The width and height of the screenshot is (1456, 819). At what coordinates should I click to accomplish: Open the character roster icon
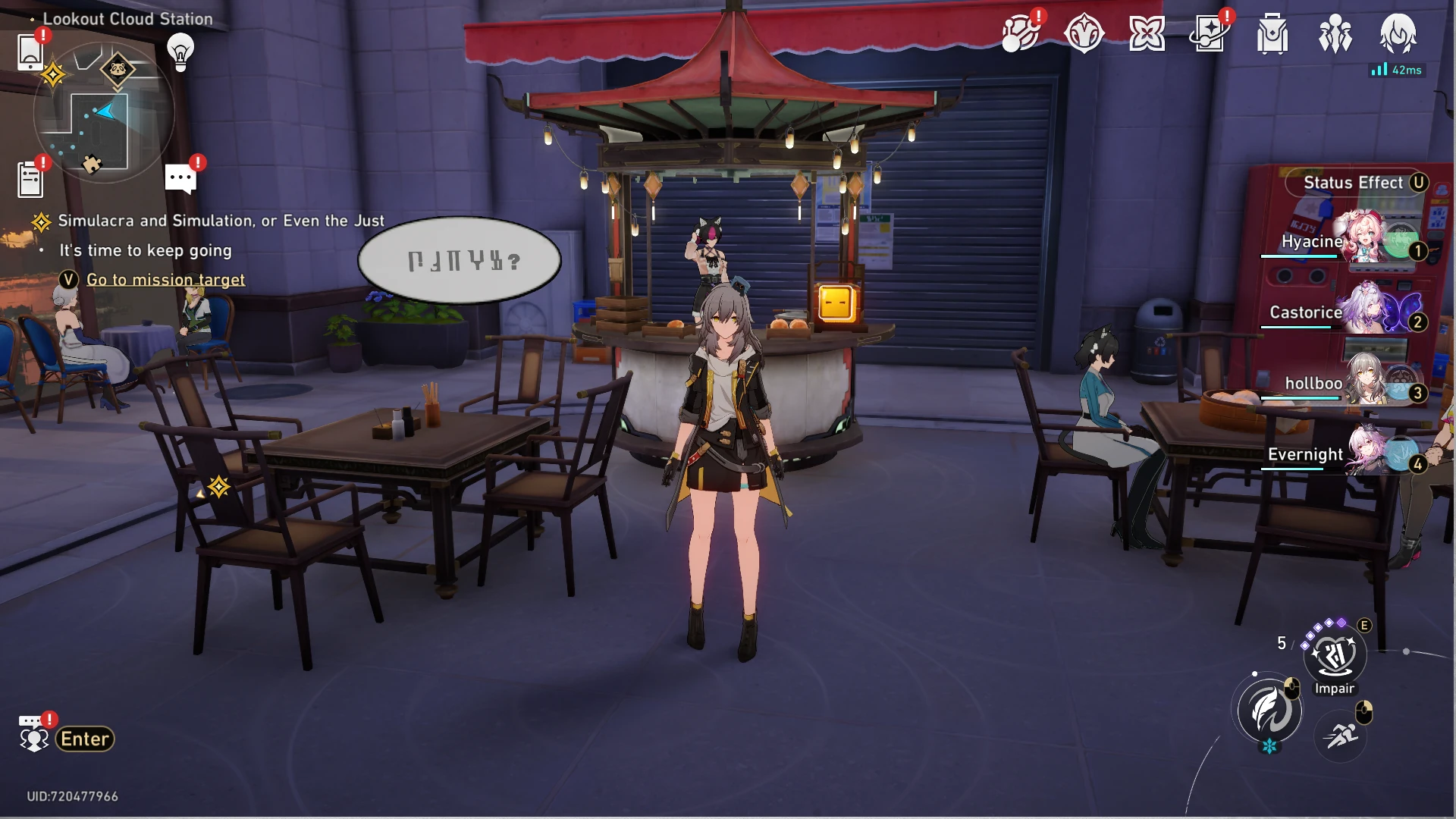(1335, 34)
